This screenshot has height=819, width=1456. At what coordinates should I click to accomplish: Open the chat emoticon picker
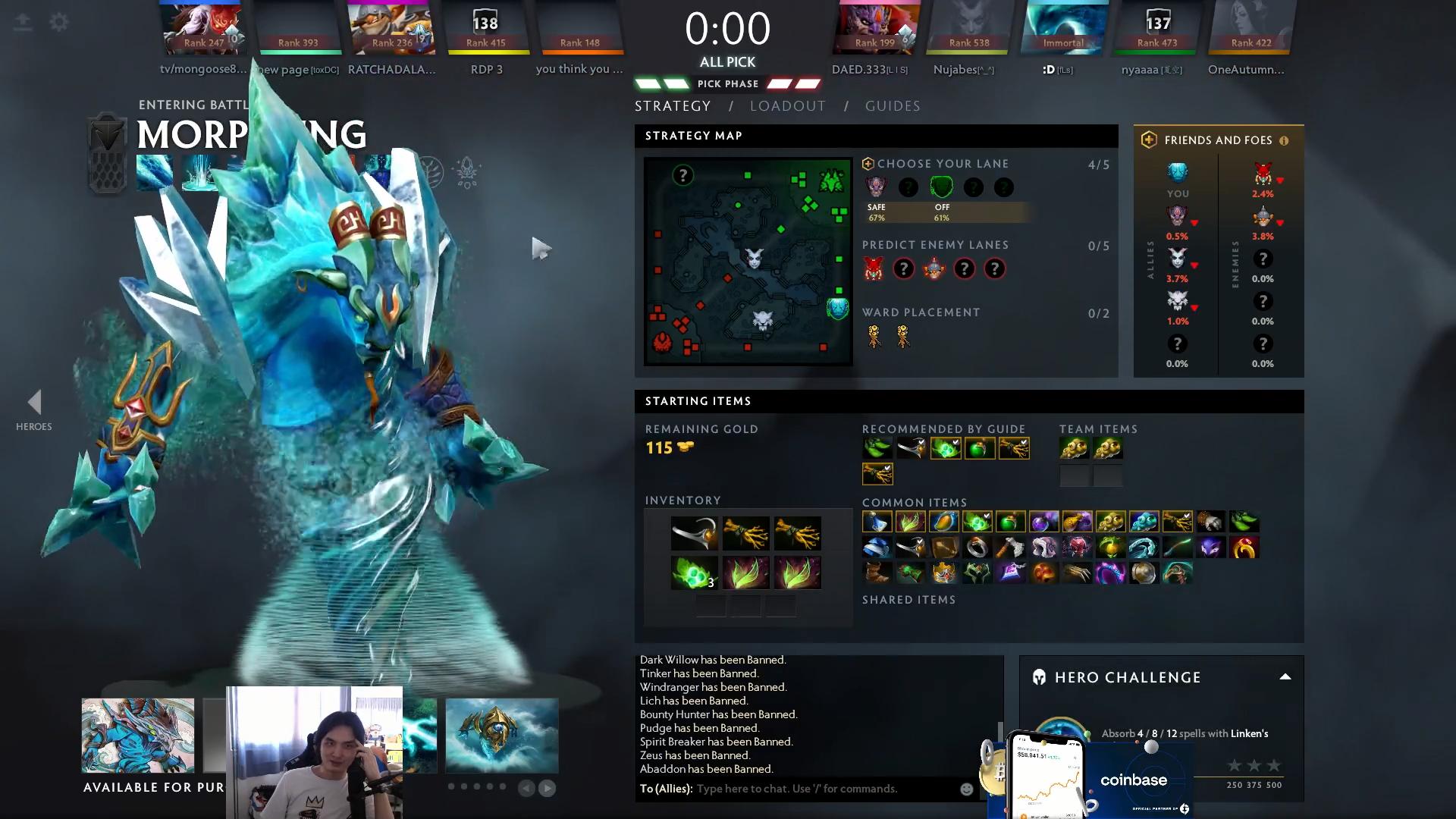tap(966, 789)
